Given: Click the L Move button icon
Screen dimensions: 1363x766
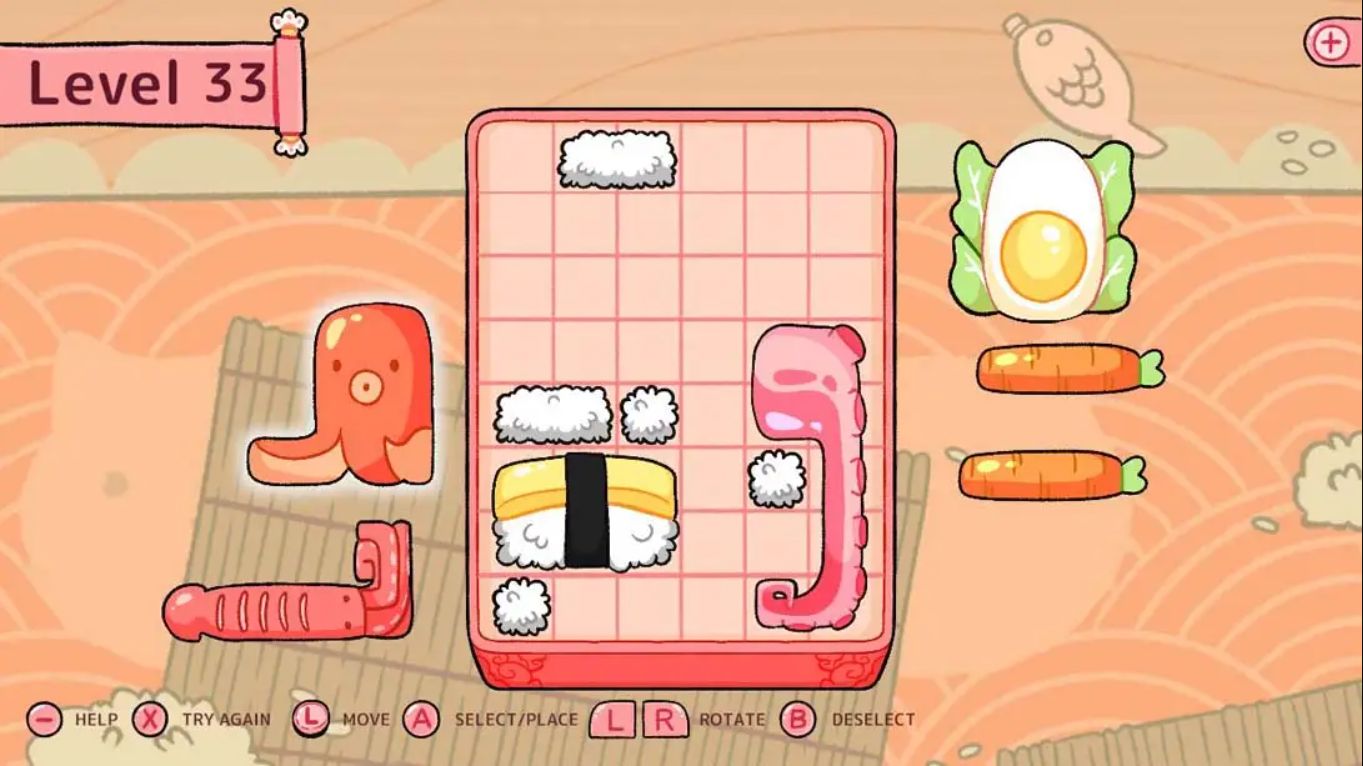Looking at the screenshot, I should [x=311, y=717].
